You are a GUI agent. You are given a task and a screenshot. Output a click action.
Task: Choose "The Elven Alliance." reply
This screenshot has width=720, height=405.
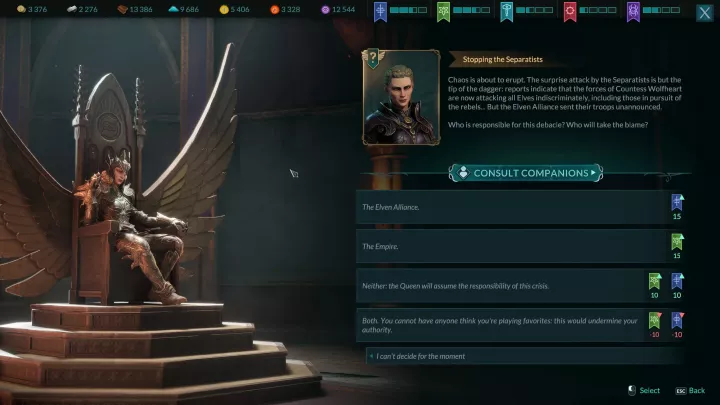510,207
